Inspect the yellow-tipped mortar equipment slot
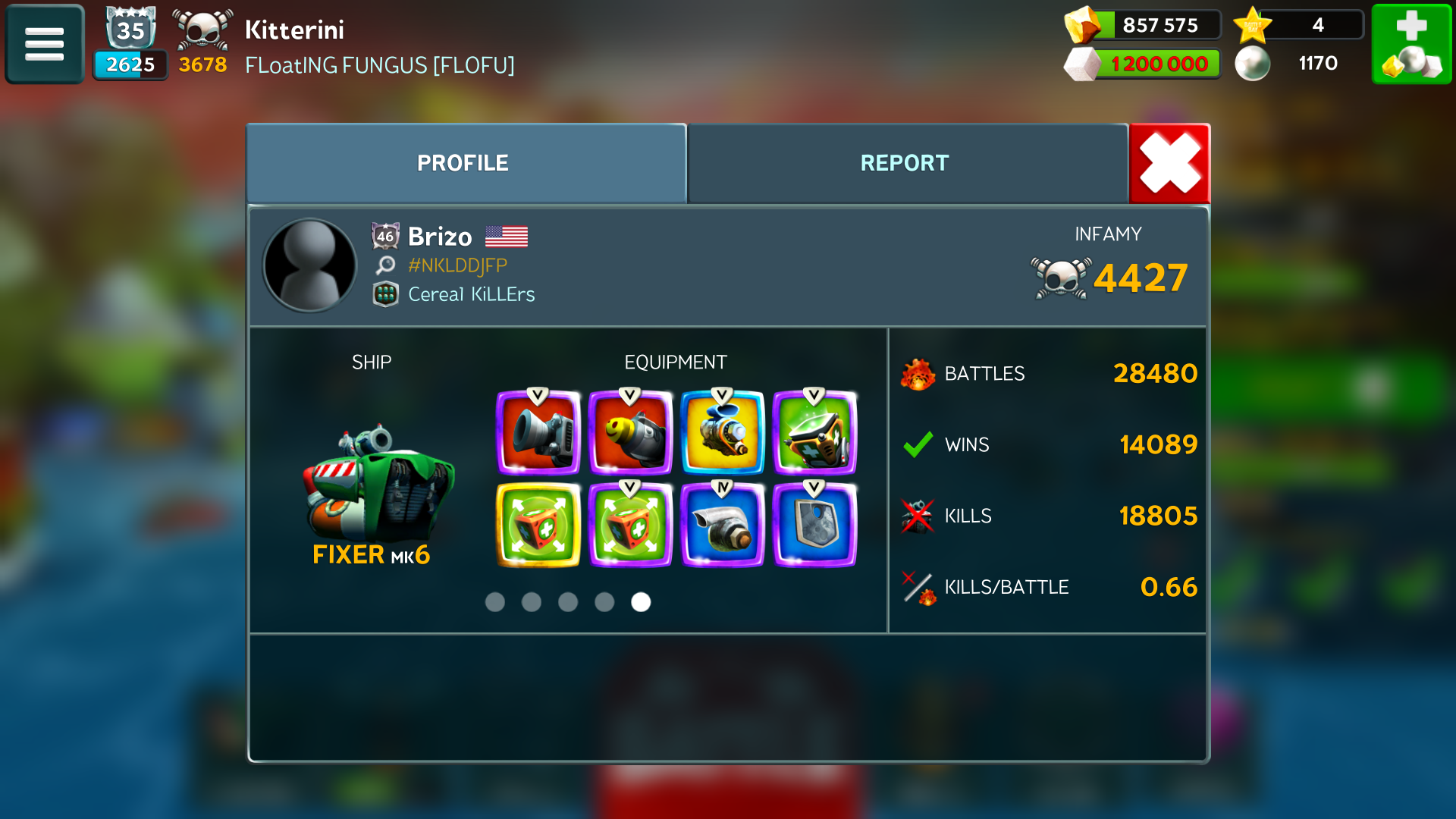1456x819 pixels. (x=630, y=433)
